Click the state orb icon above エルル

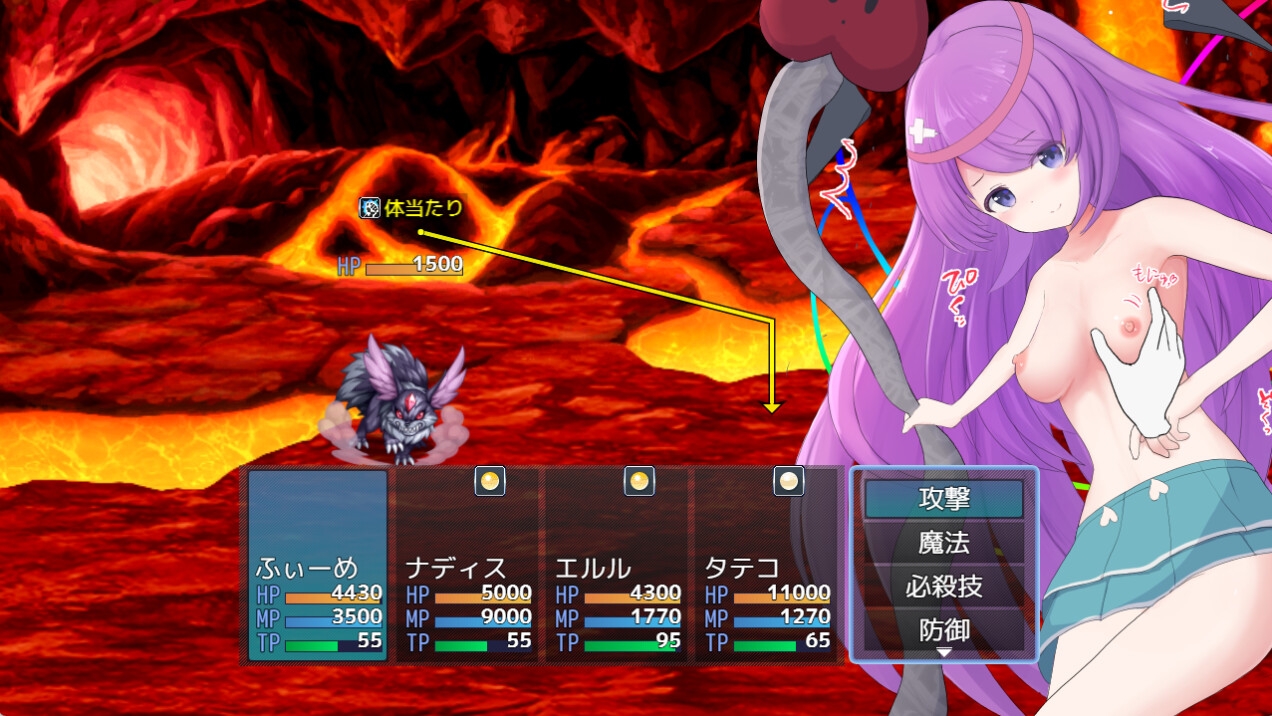639,481
